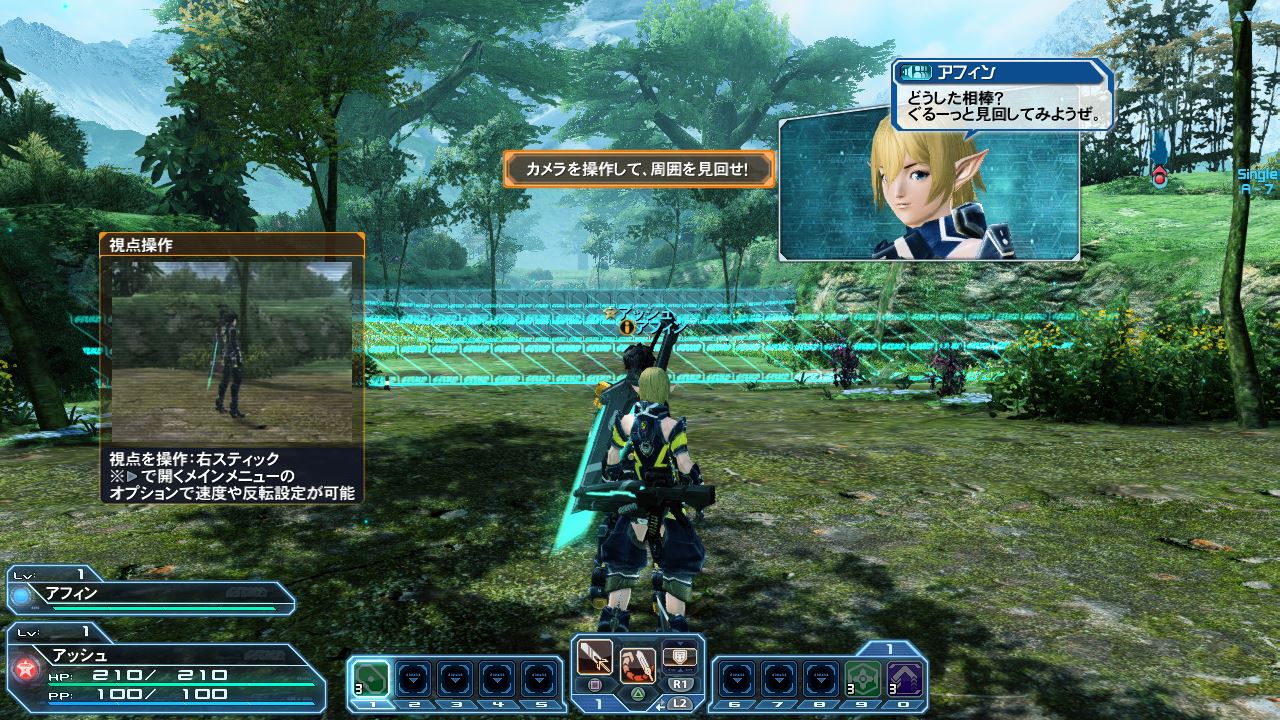
Task: Click アフィン's dialogue portrait window
Action: tap(928, 190)
